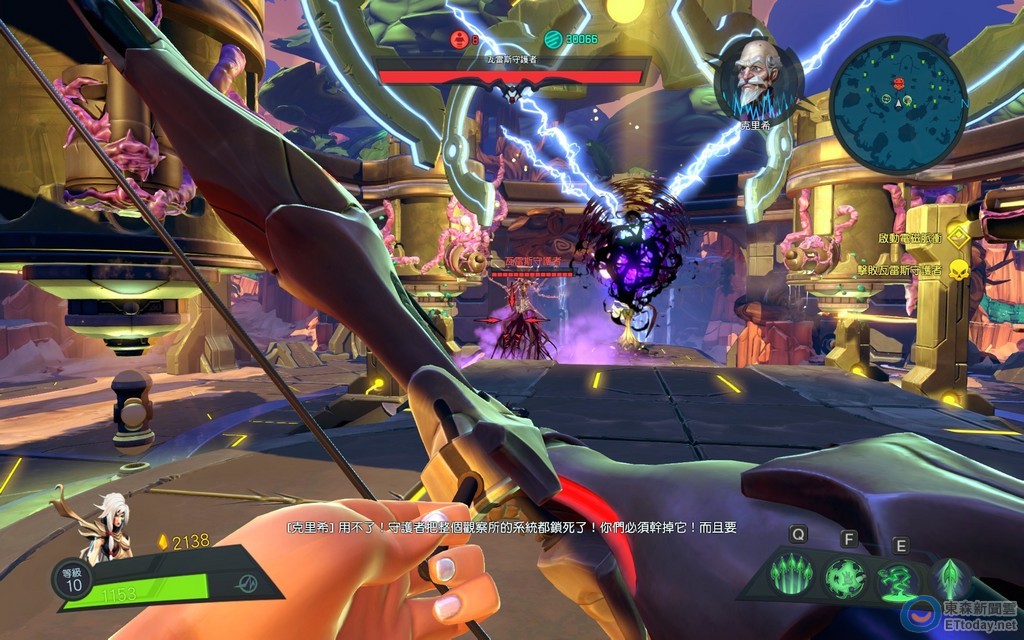Click the 克里希 bearded speaker portrait
This screenshot has width=1024, height=640.
(x=759, y=78)
